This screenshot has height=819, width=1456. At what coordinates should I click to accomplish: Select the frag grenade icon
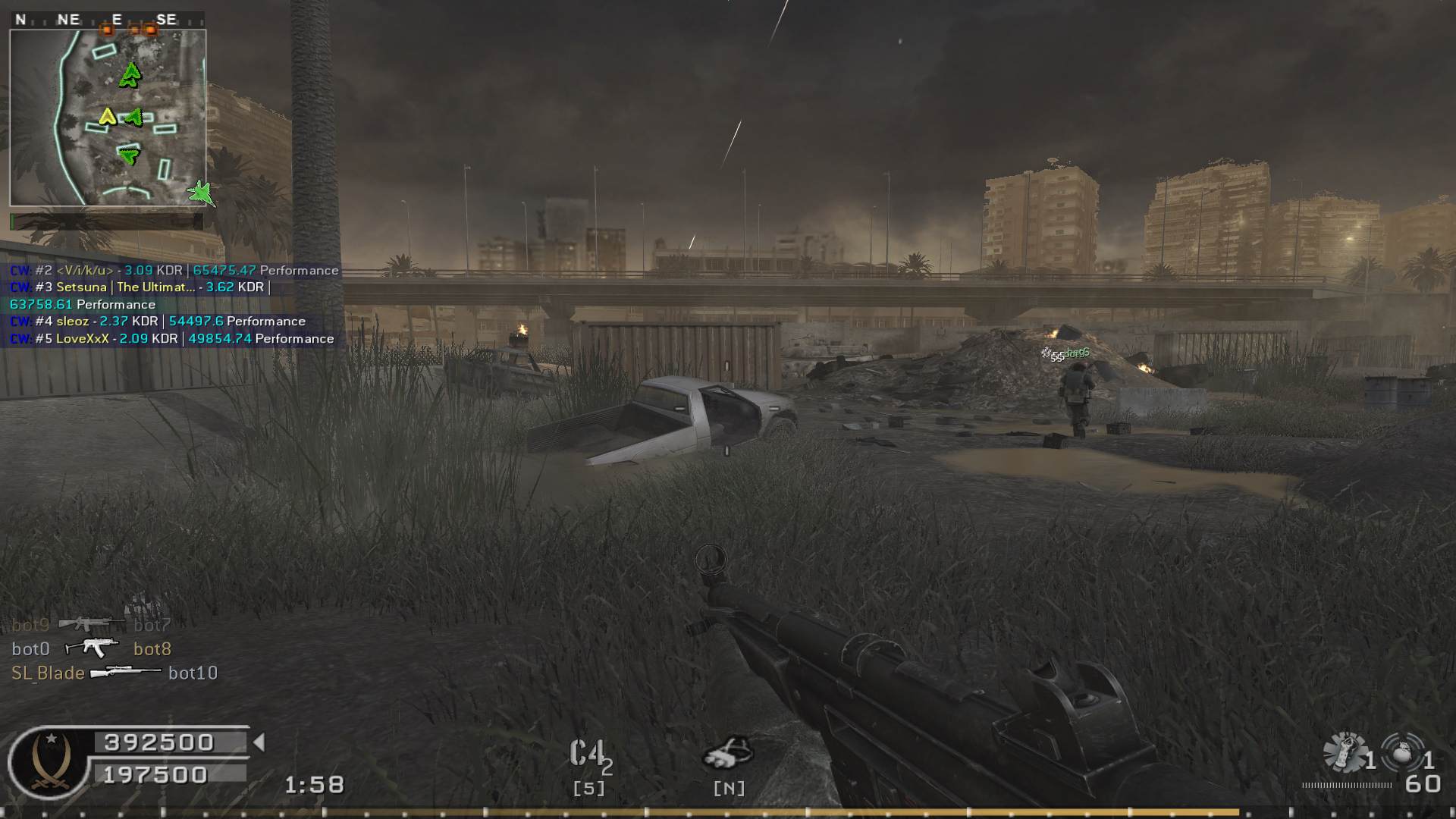coord(1403,753)
